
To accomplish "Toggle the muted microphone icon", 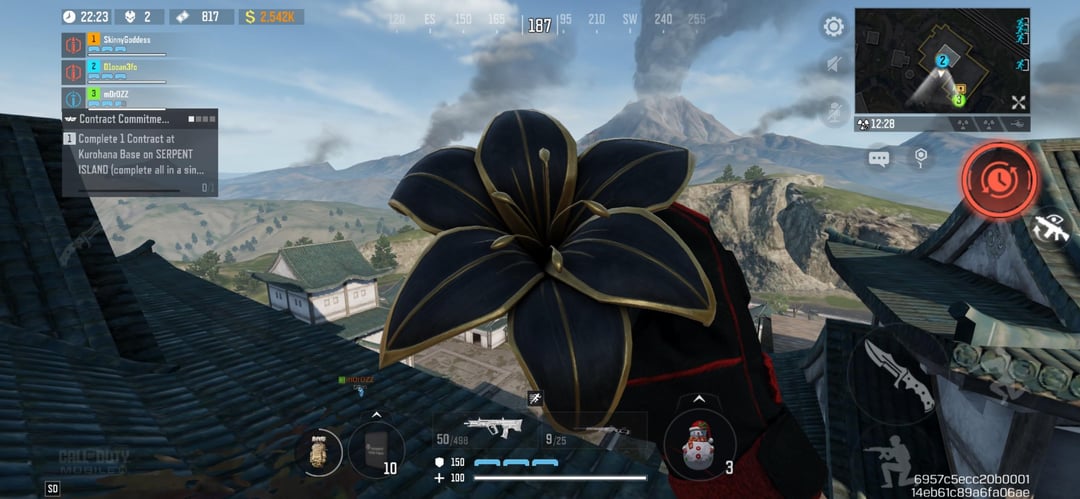I will tap(833, 110).
